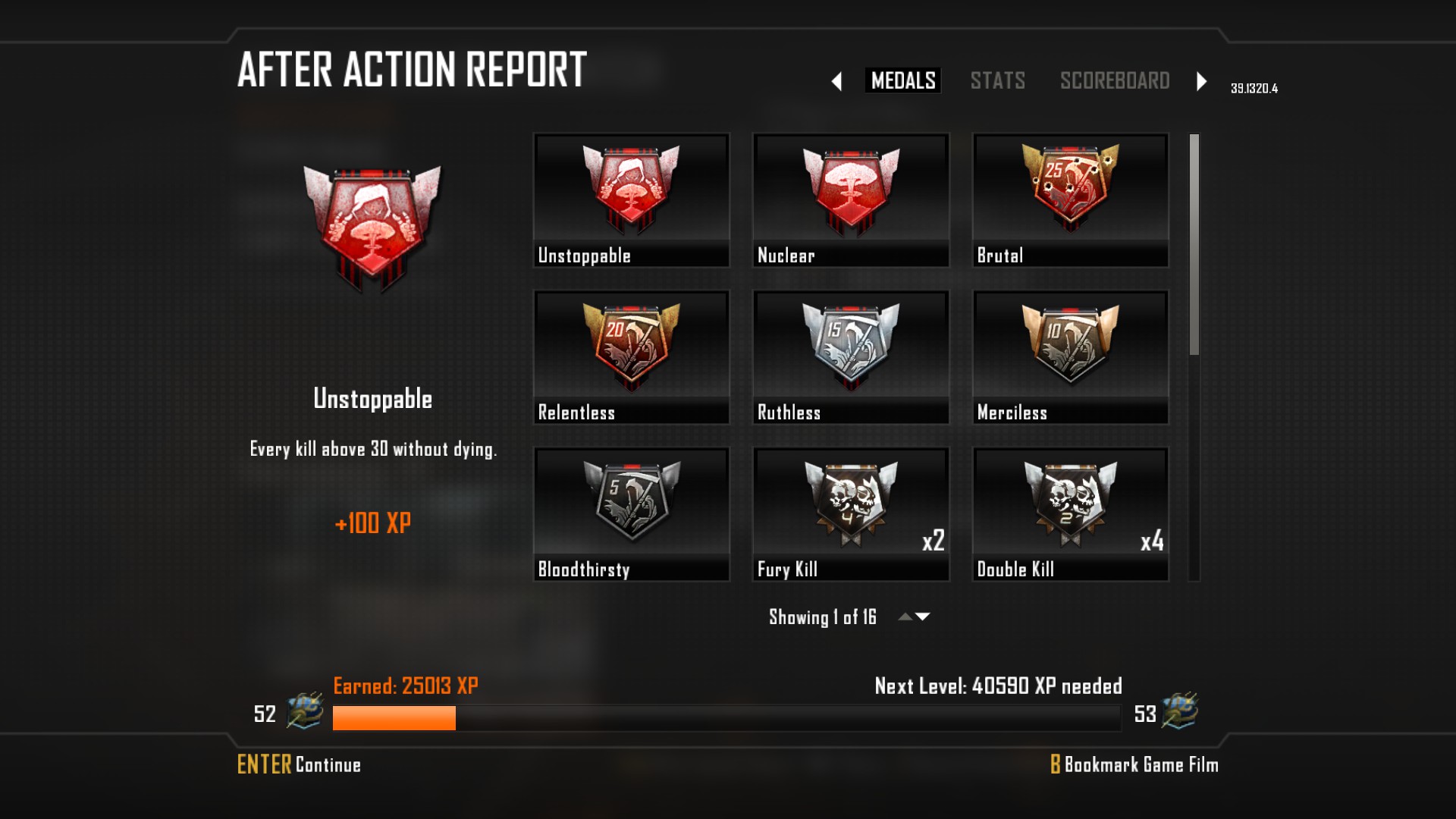Click the right arrow after Scoreboard
Screen dimensions: 1456x819
(x=1201, y=81)
